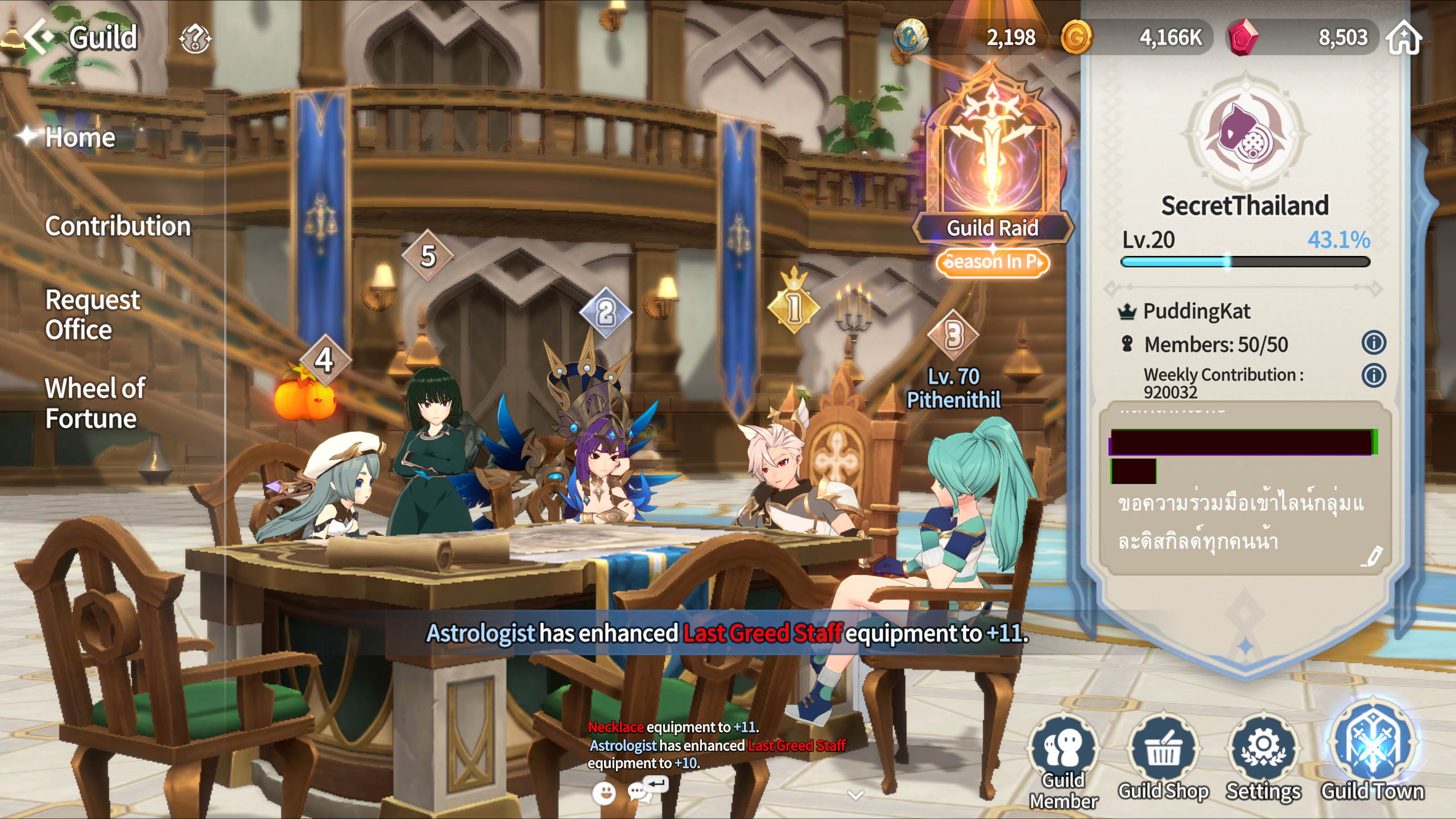This screenshot has height=819, width=1456.
Task: Open the emoji smiley button
Action: point(603,793)
